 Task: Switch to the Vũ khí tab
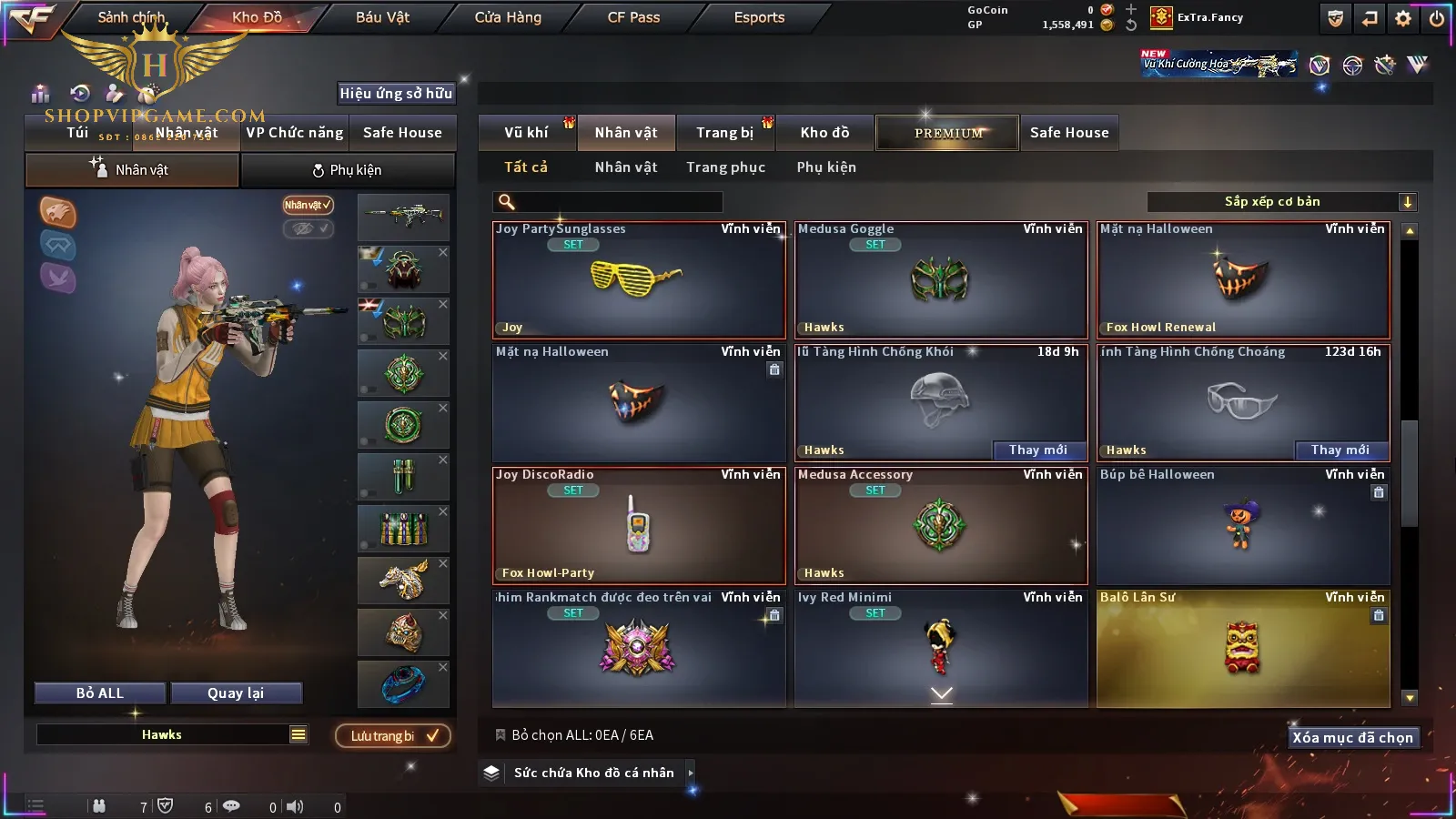[526, 133]
